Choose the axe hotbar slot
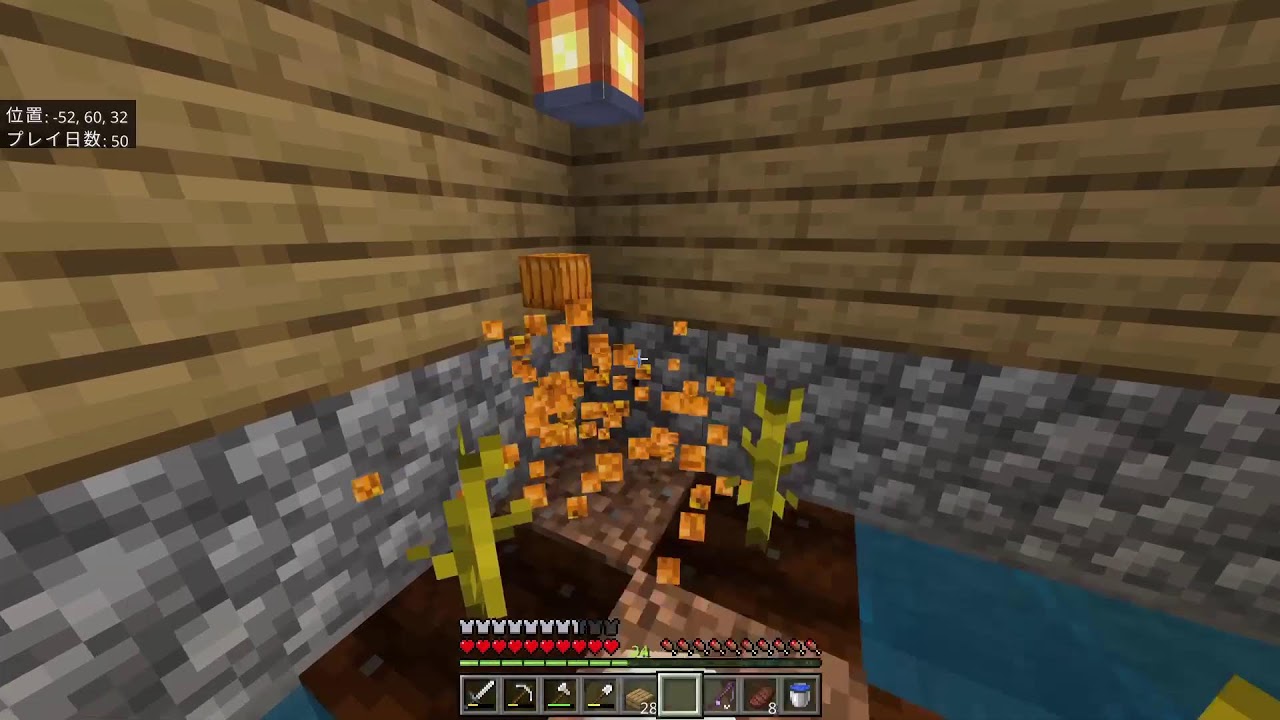This screenshot has height=720, width=1280. (x=559, y=694)
